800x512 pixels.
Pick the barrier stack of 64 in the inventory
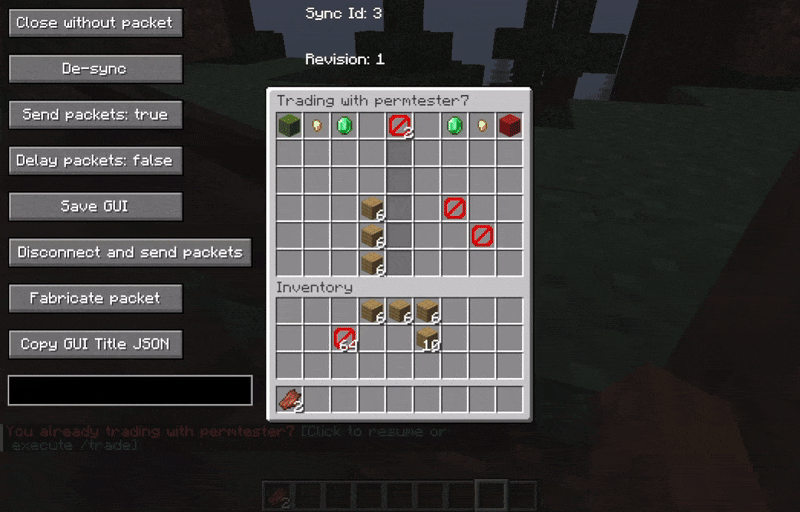345,338
